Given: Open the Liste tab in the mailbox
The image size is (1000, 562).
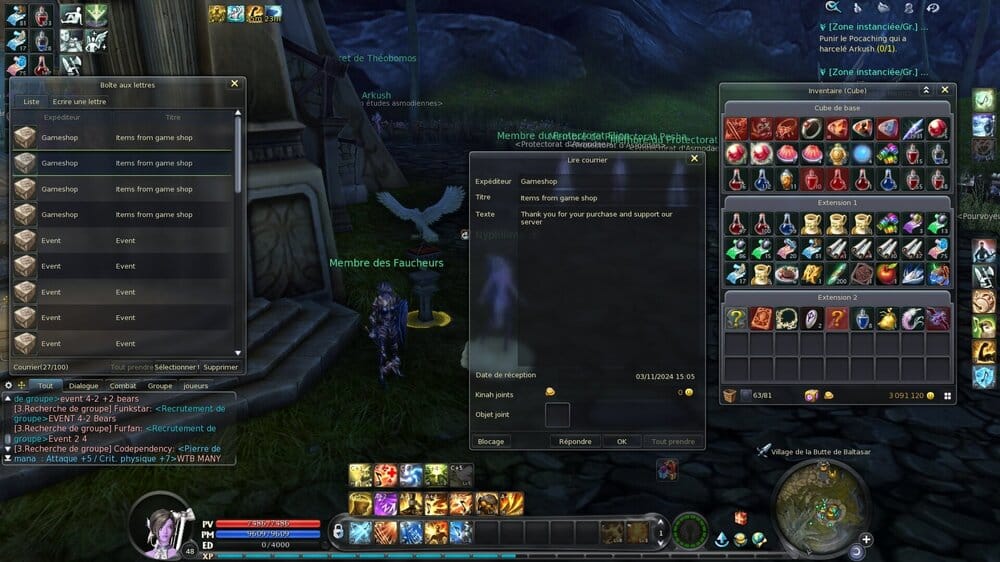Looking at the screenshot, I should [31, 101].
